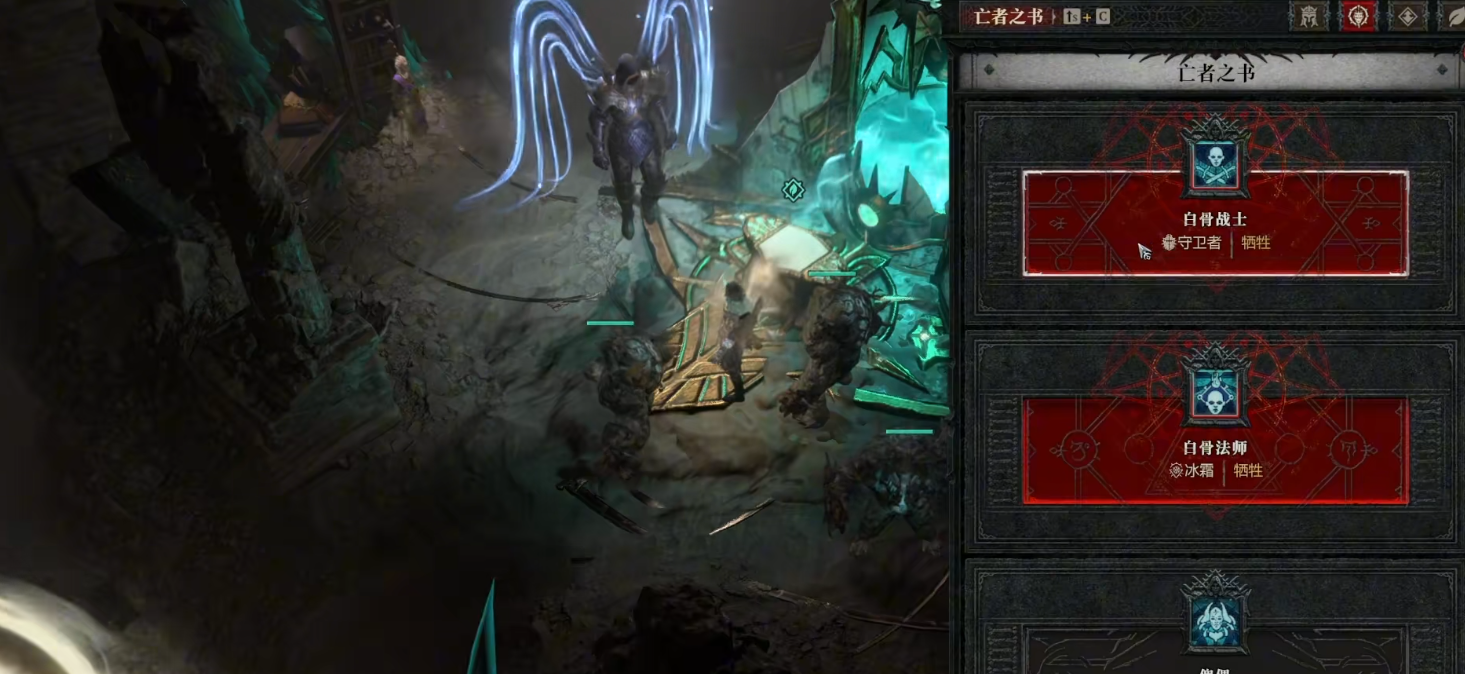Click the horned golem portrait icon
Image resolution: width=1465 pixels, height=674 pixels.
(x=1215, y=618)
